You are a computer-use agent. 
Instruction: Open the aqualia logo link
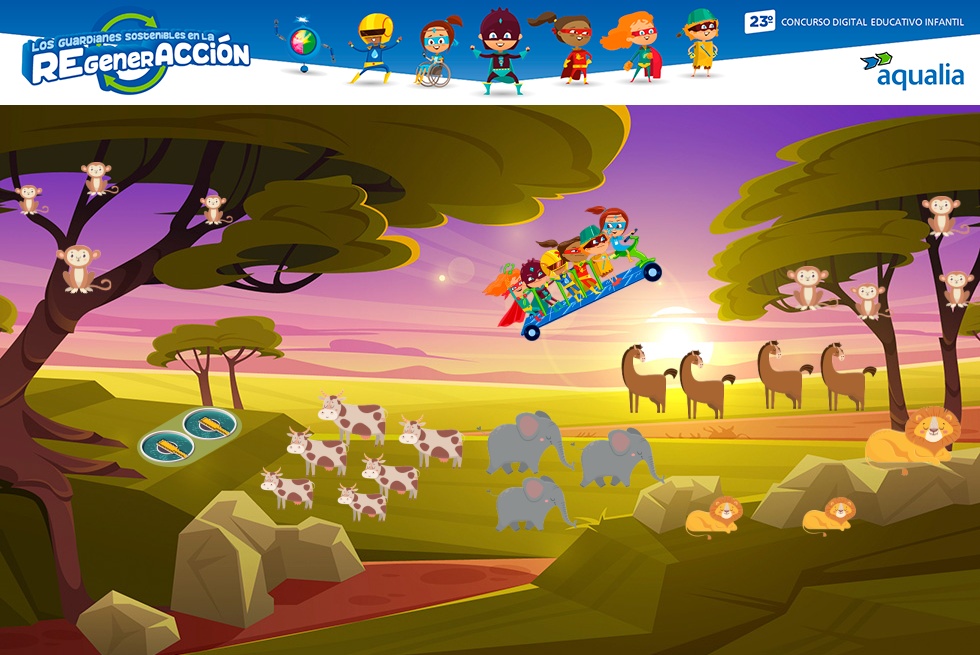point(912,72)
